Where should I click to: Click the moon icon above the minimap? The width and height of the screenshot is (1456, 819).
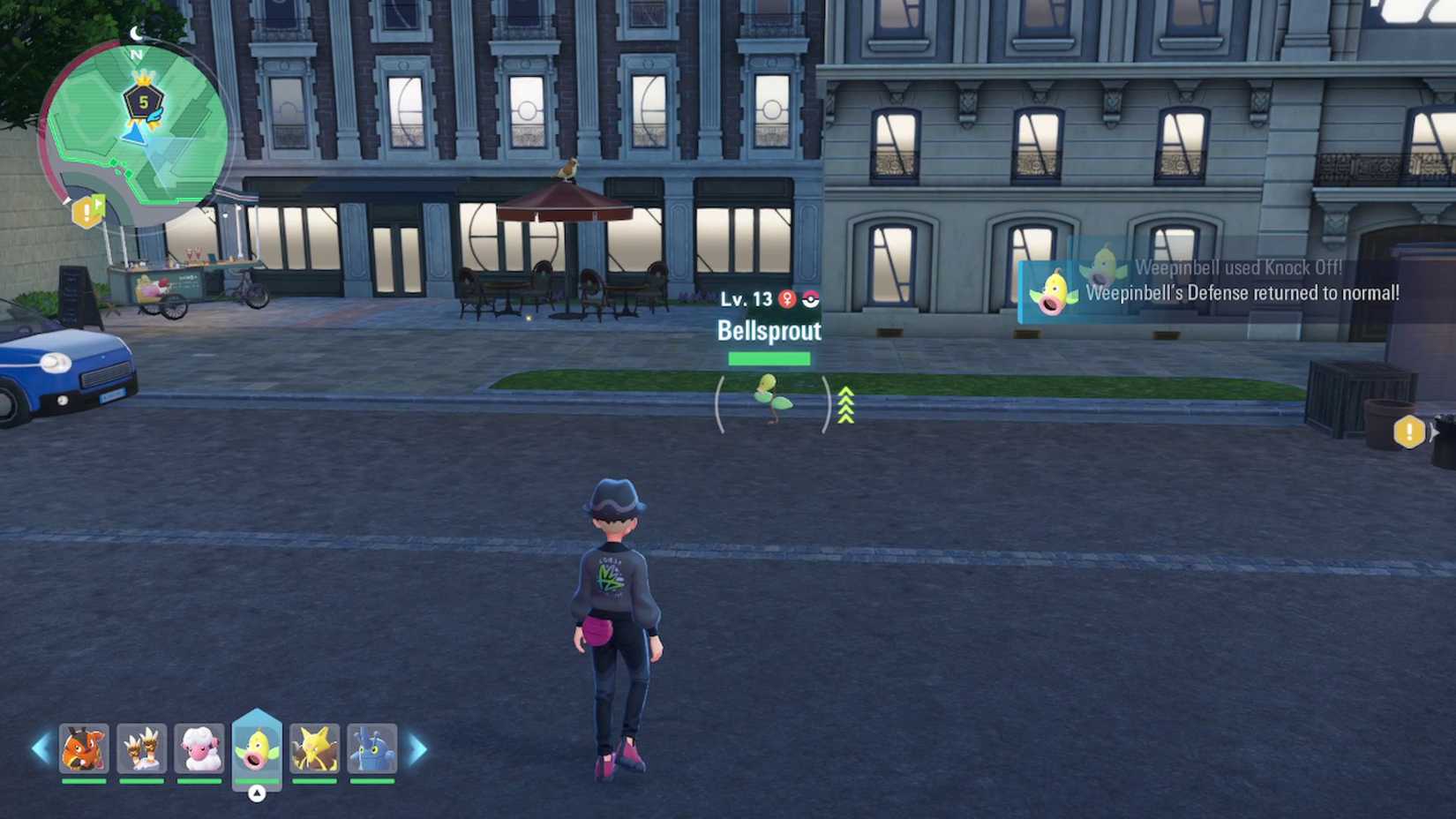coord(135,33)
